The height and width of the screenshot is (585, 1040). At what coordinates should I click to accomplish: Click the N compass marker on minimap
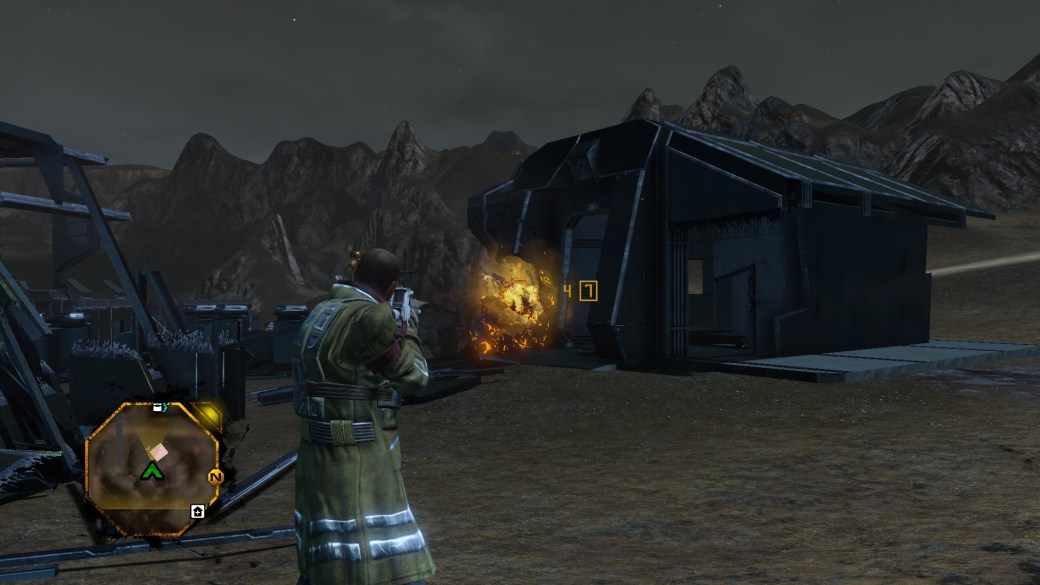coord(214,477)
